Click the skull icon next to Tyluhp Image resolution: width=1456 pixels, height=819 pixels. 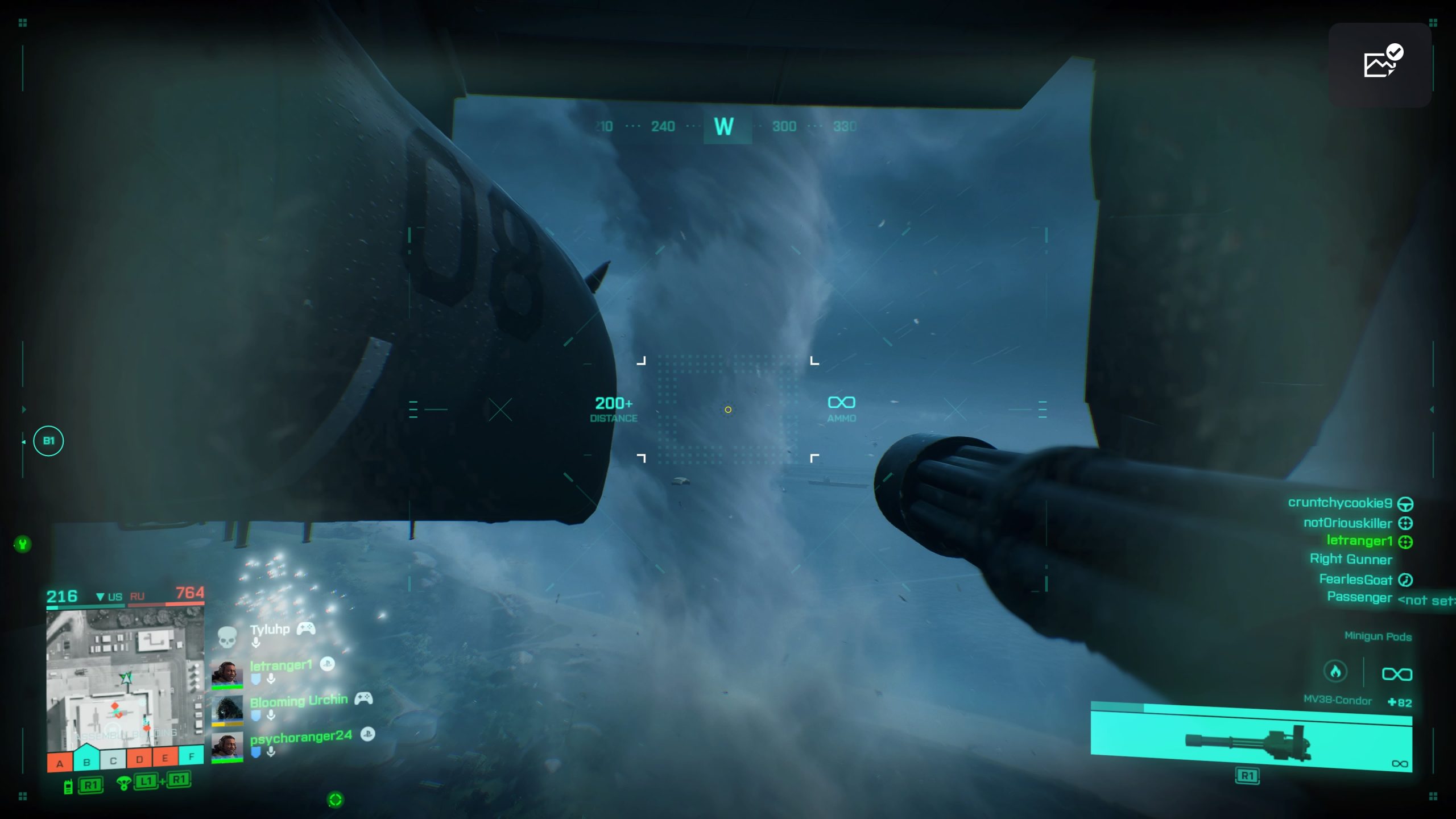coord(227,636)
